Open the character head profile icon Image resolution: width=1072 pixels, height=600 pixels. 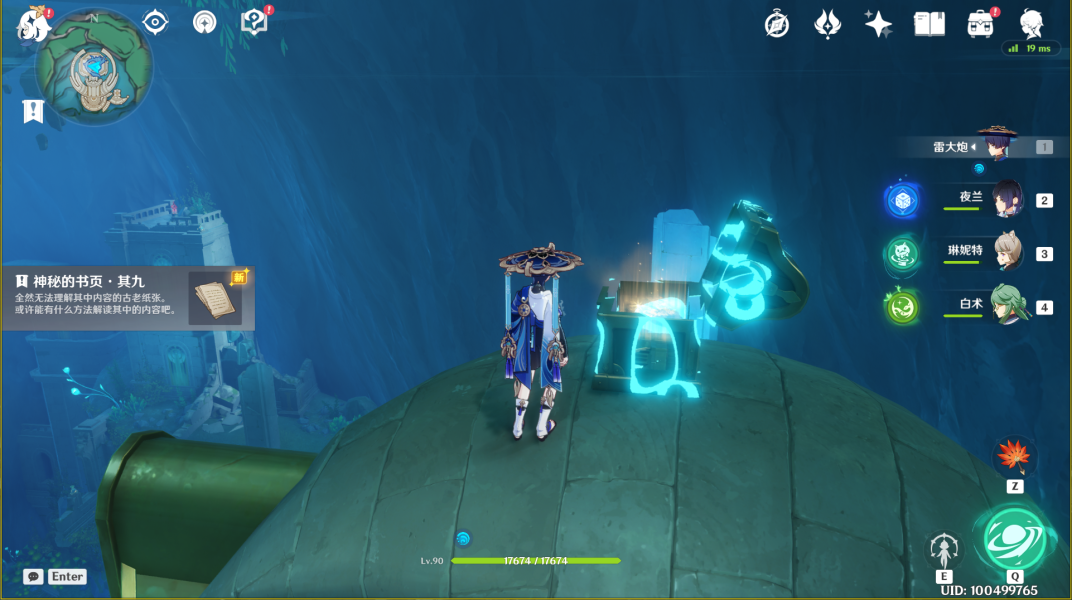coord(1031,23)
